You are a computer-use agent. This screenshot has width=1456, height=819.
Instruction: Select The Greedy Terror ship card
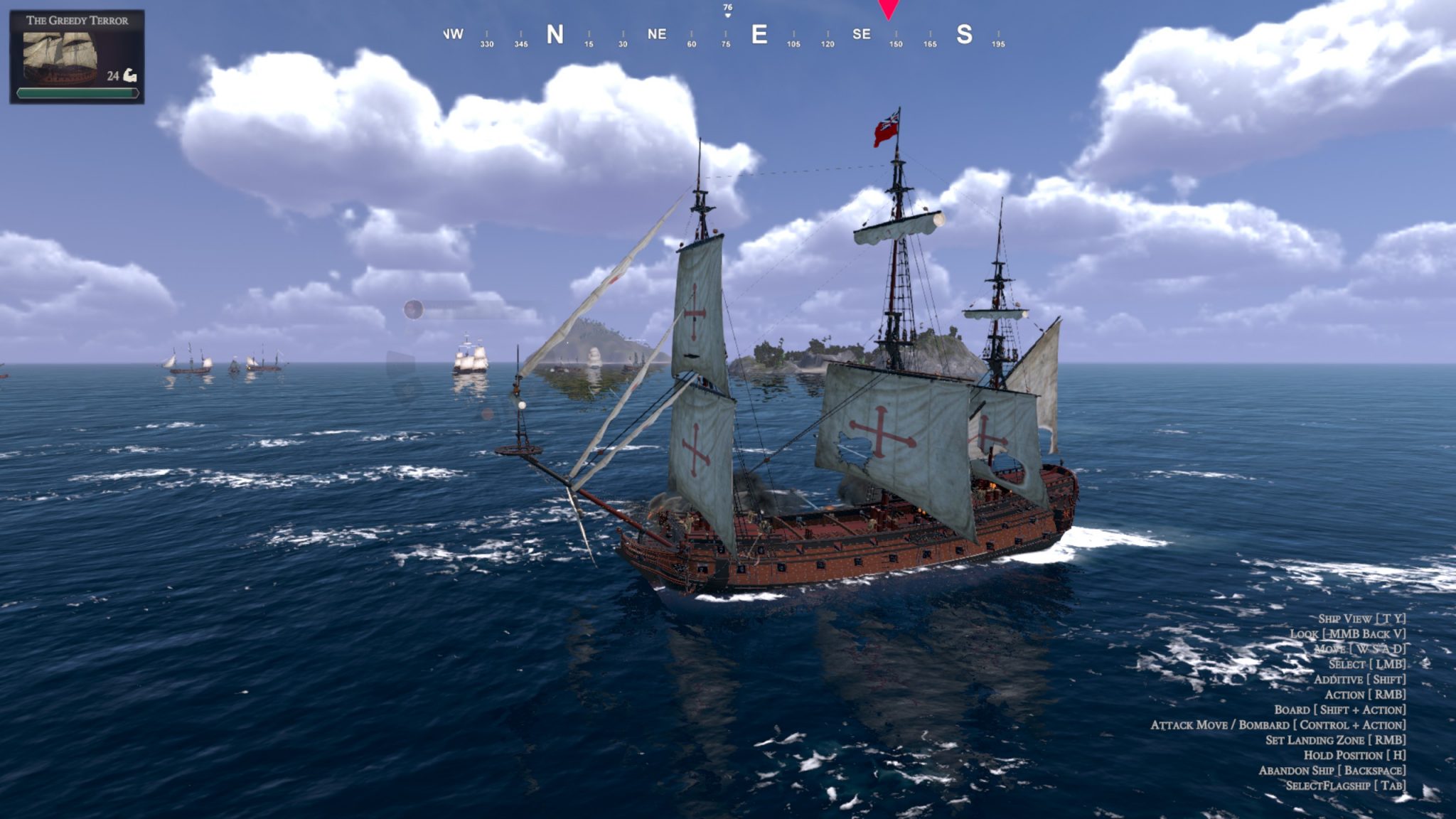pos(77,57)
